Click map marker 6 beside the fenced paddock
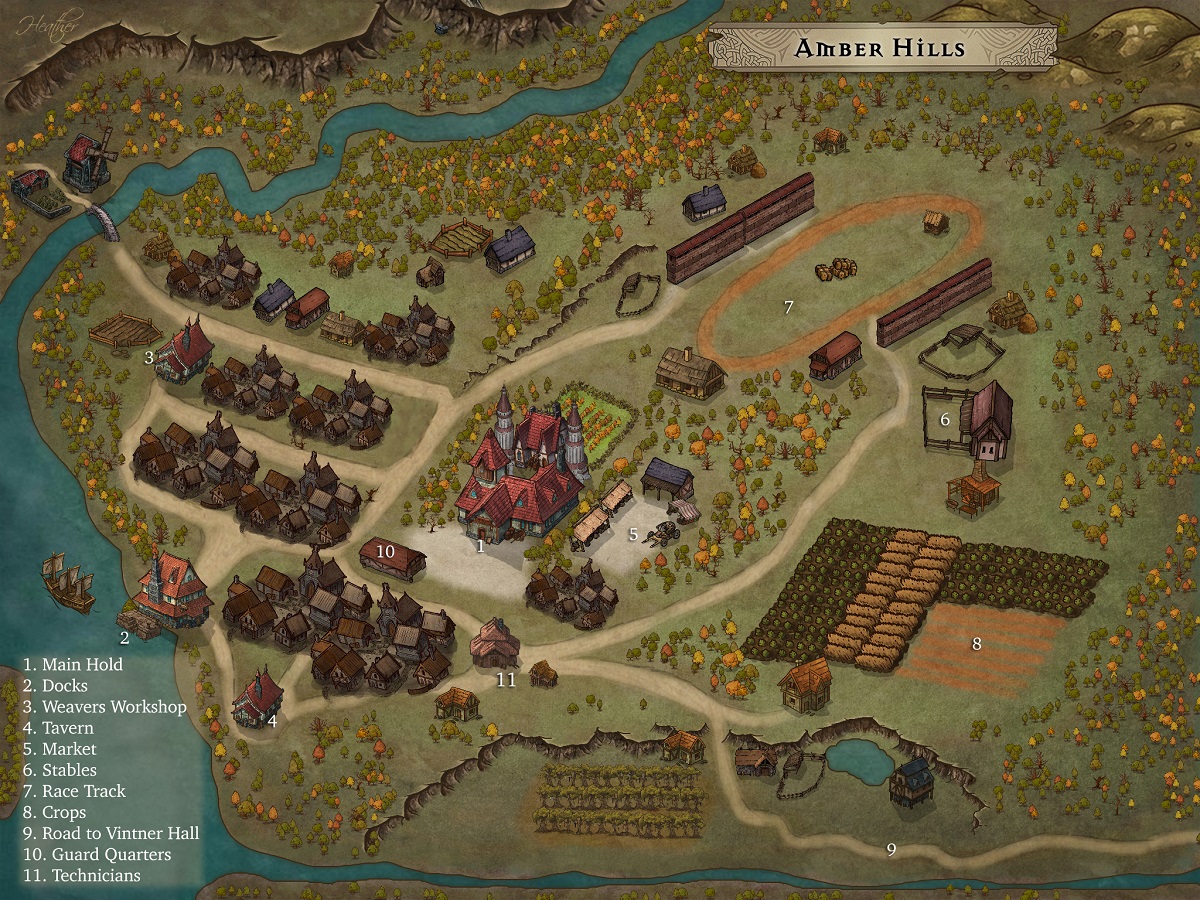This screenshot has width=1200, height=900. point(945,420)
